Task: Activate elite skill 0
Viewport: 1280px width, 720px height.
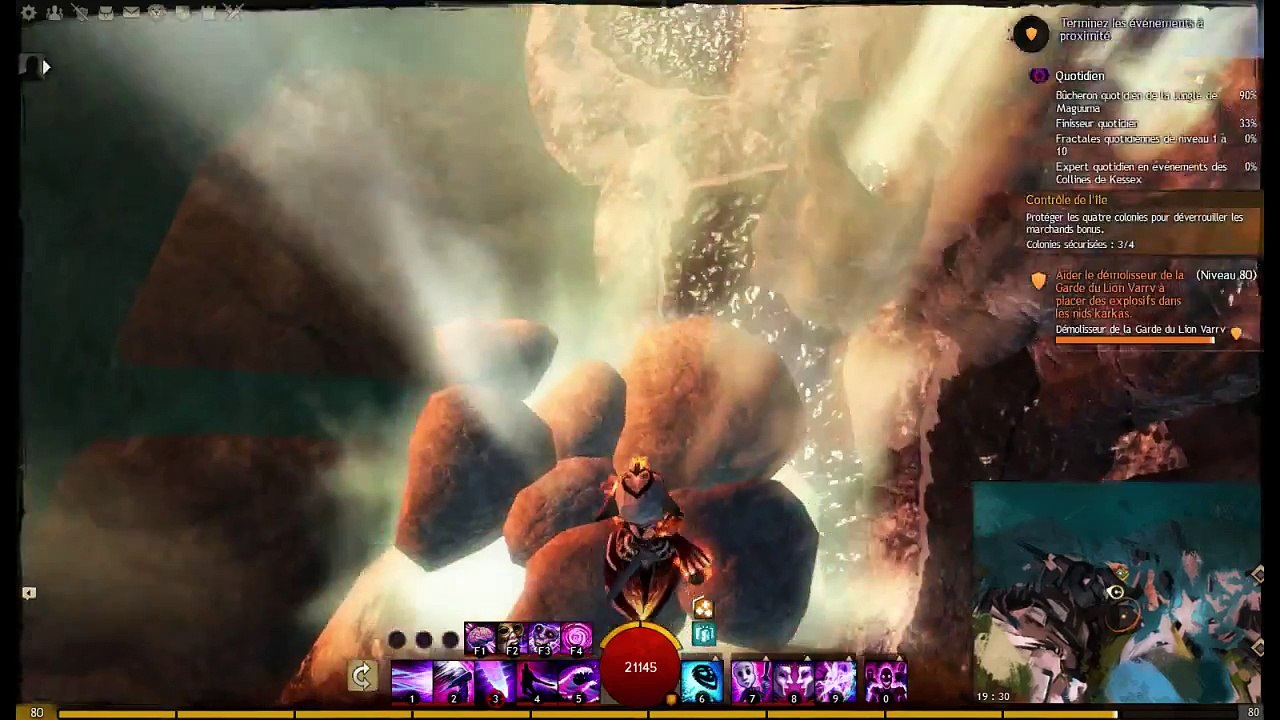Action: tap(885, 681)
